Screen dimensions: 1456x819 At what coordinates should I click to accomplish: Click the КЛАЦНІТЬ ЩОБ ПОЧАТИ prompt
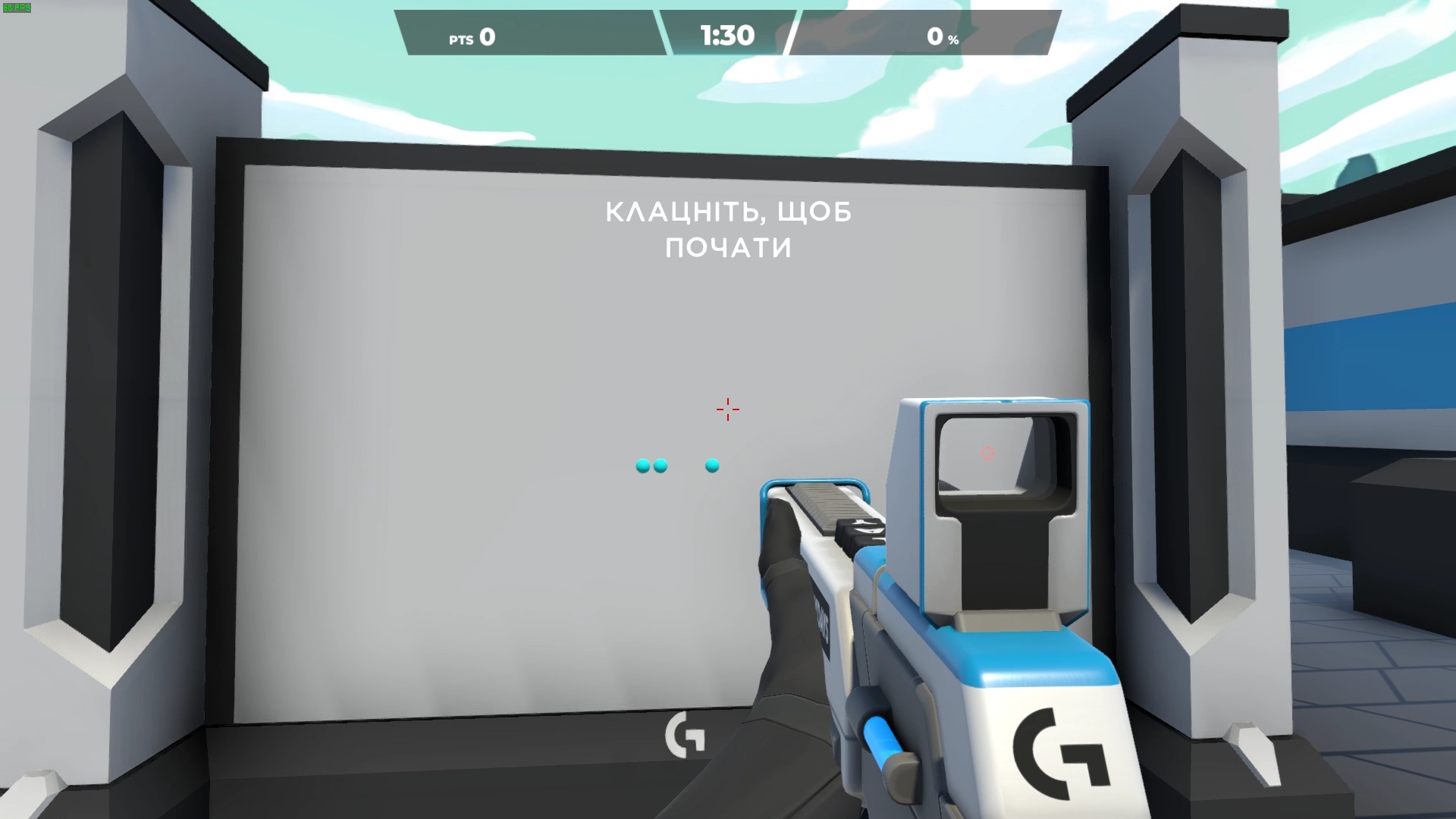tap(728, 231)
